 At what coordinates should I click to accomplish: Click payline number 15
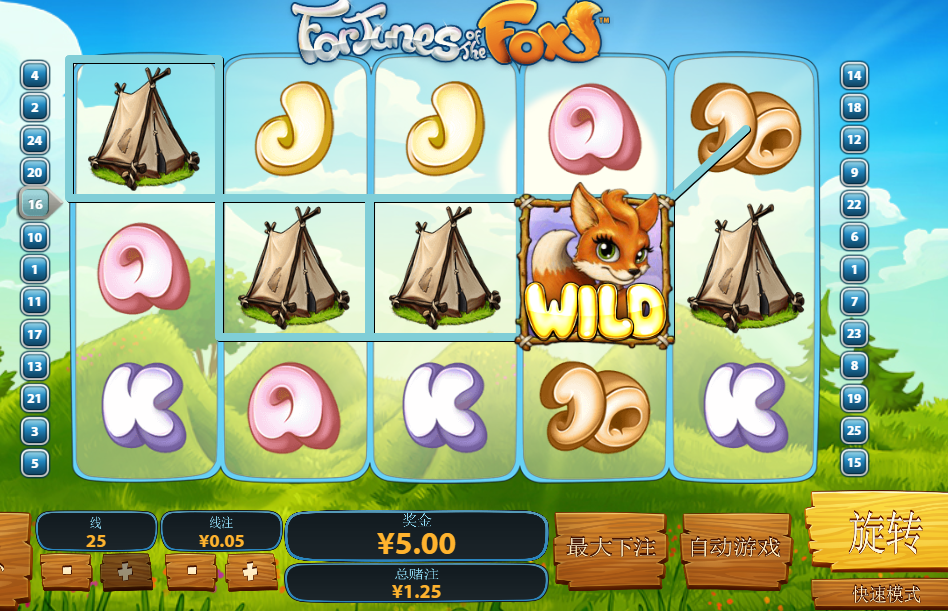pos(854,463)
